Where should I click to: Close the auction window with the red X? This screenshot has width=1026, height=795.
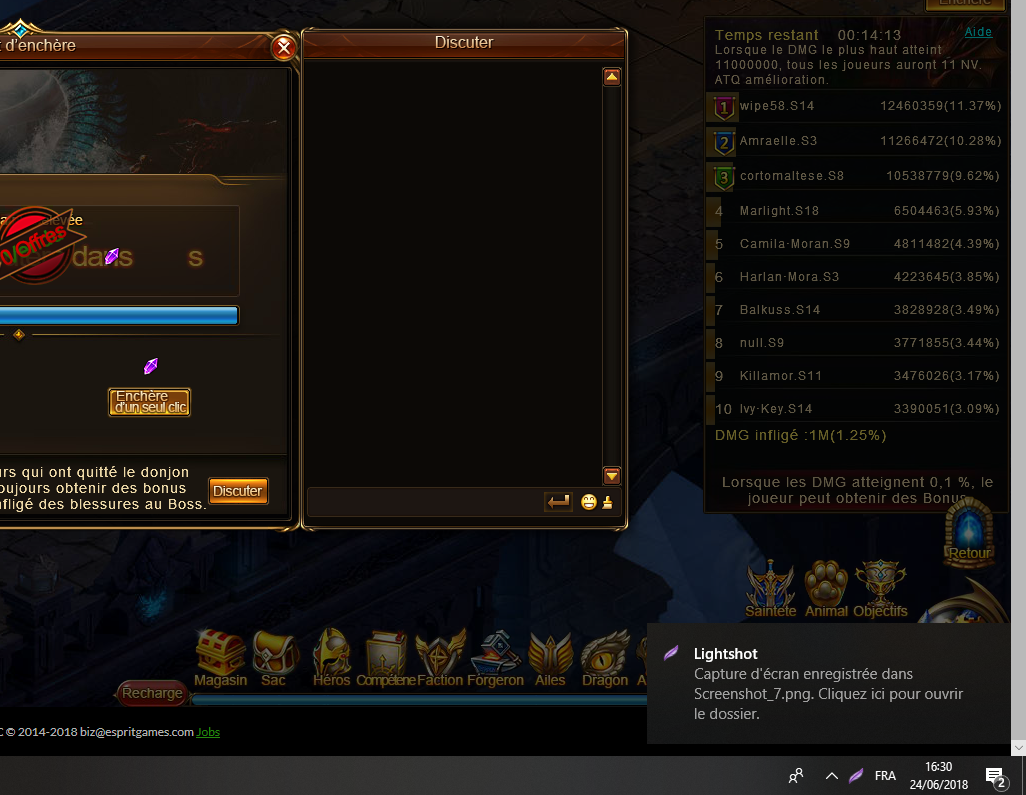point(284,47)
